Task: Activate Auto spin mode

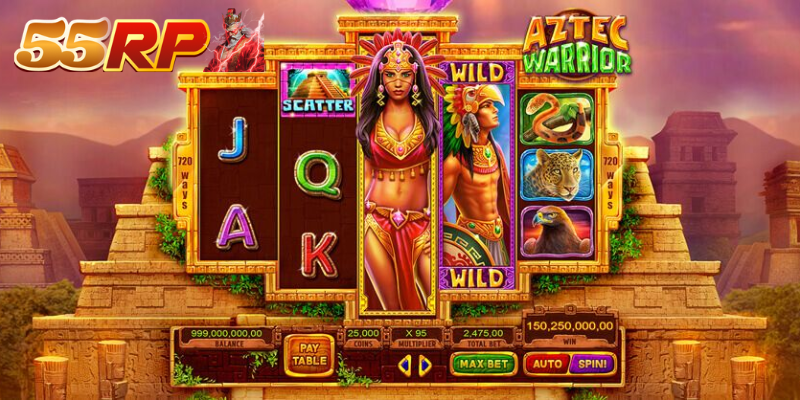Action: point(546,364)
